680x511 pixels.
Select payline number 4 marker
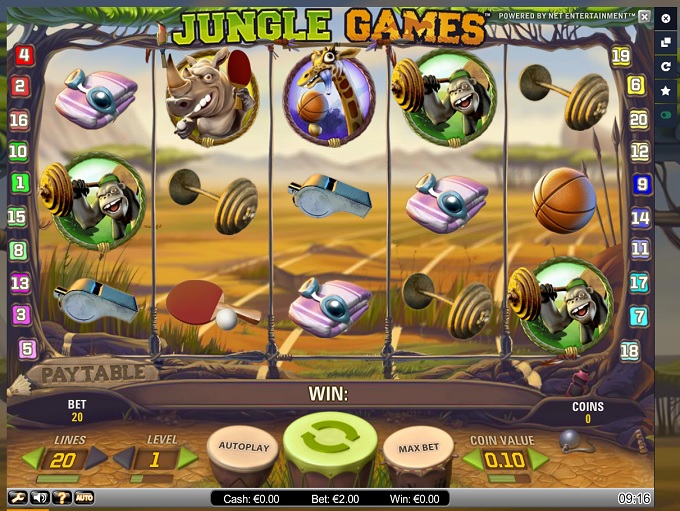click(23, 56)
